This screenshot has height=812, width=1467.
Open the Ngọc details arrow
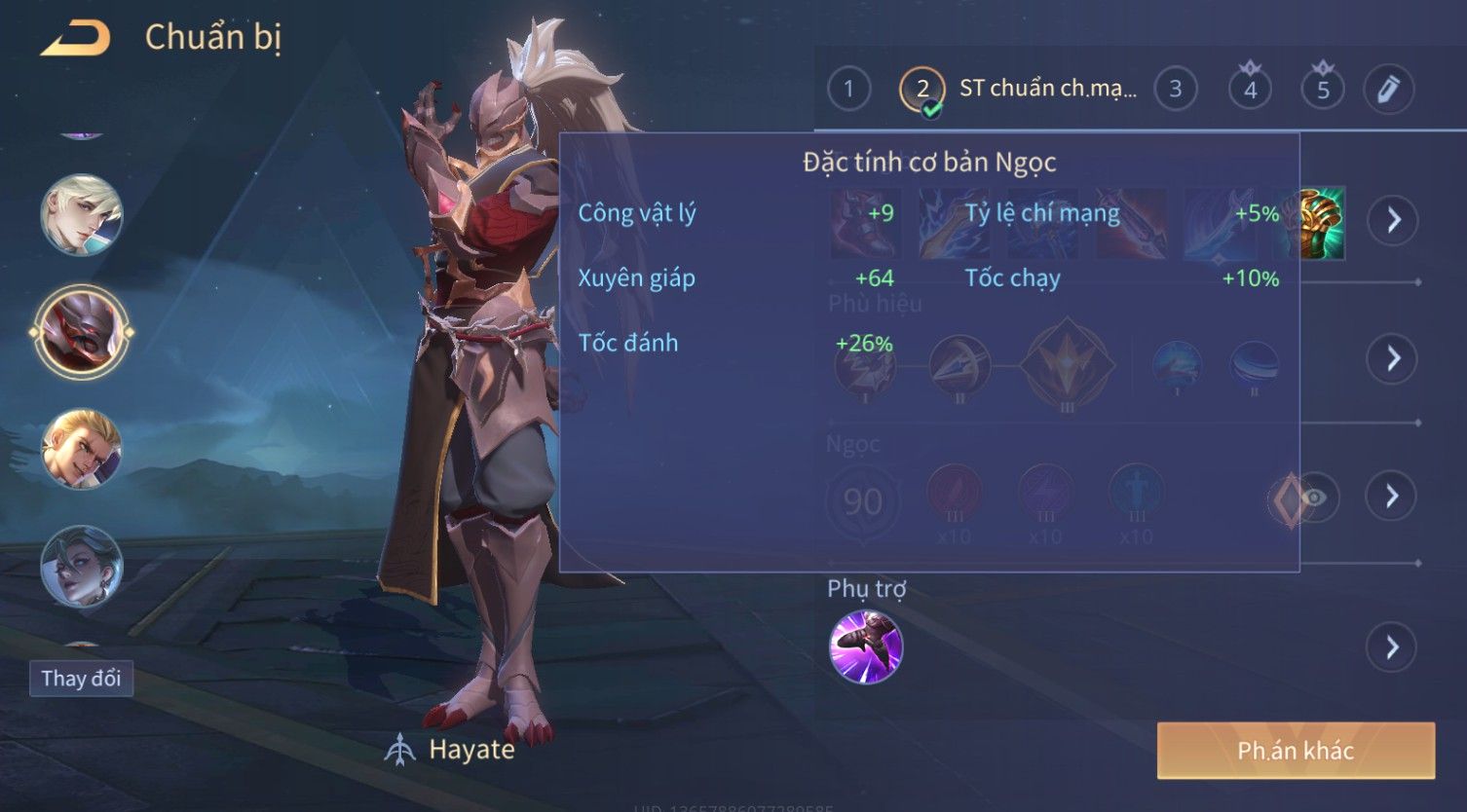coord(1392,497)
